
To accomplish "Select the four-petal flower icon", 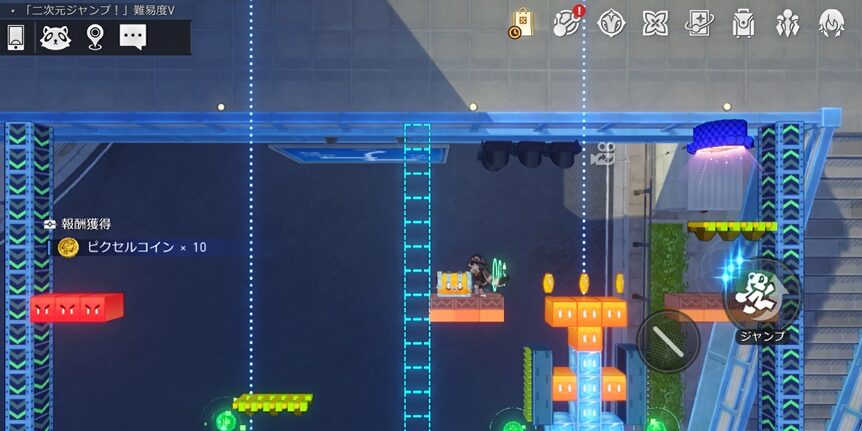I will (655, 23).
